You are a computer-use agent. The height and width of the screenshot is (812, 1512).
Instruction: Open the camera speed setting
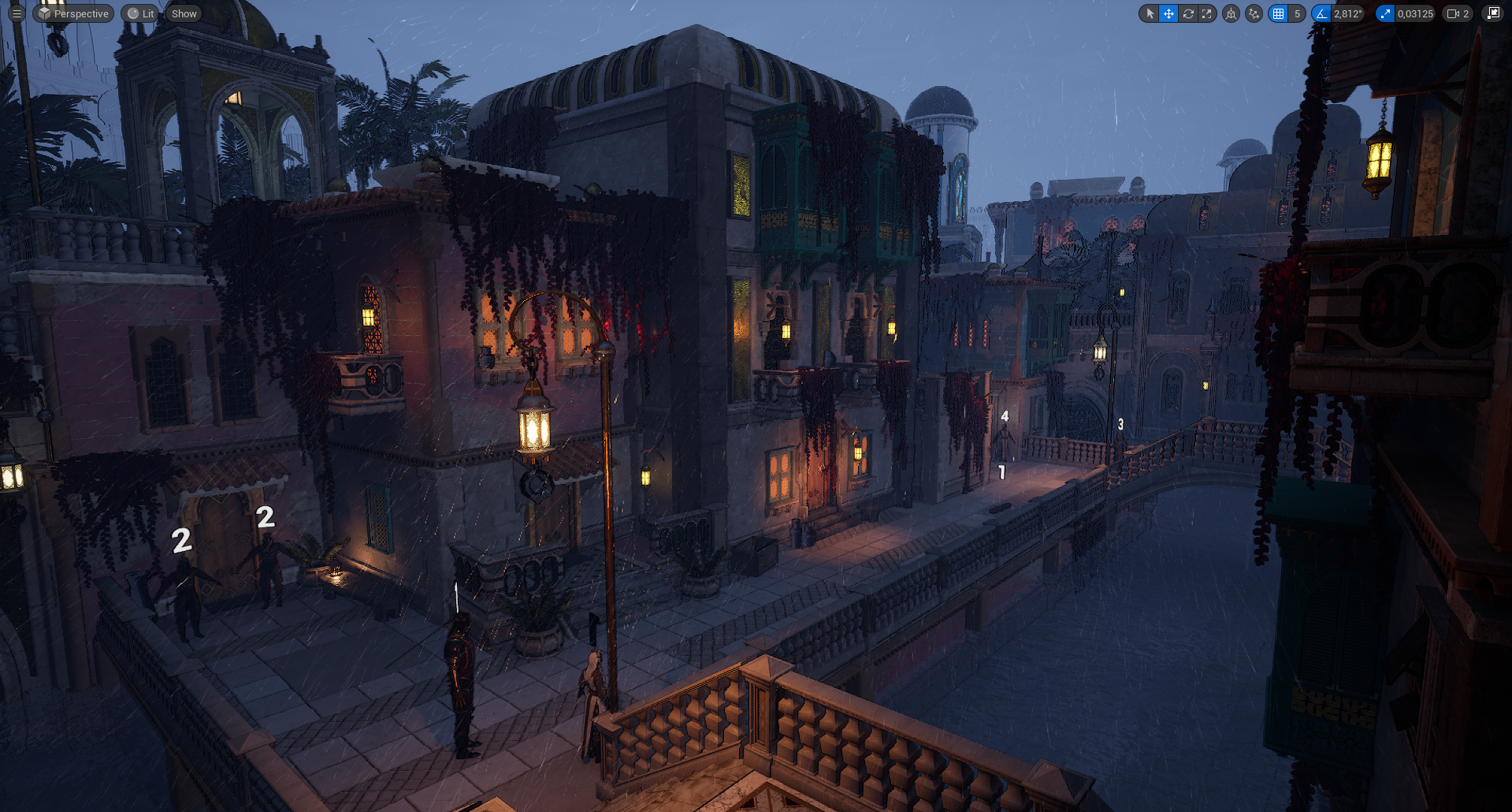[x=1458, y=13]
